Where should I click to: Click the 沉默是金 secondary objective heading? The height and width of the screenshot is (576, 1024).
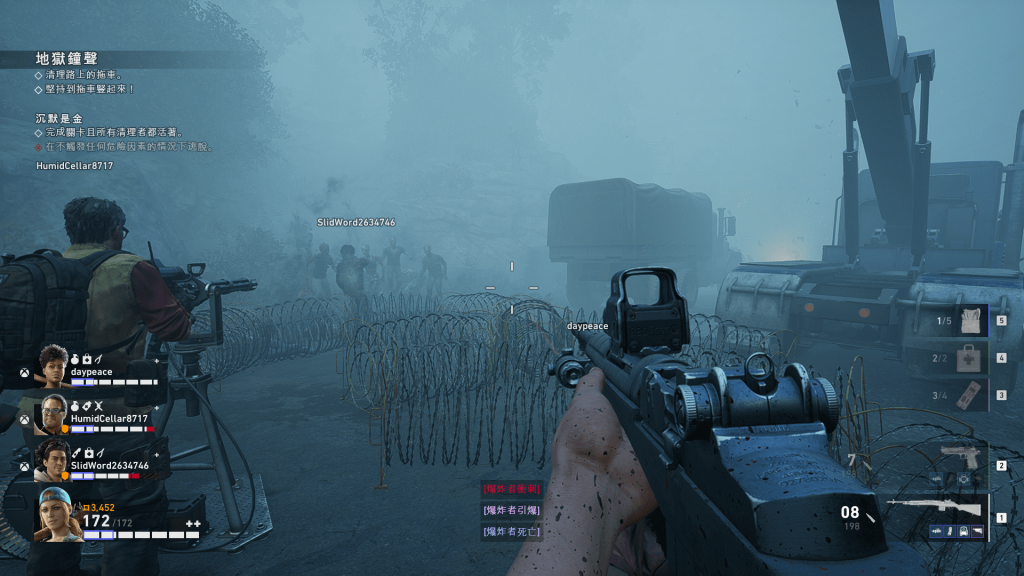59,118
